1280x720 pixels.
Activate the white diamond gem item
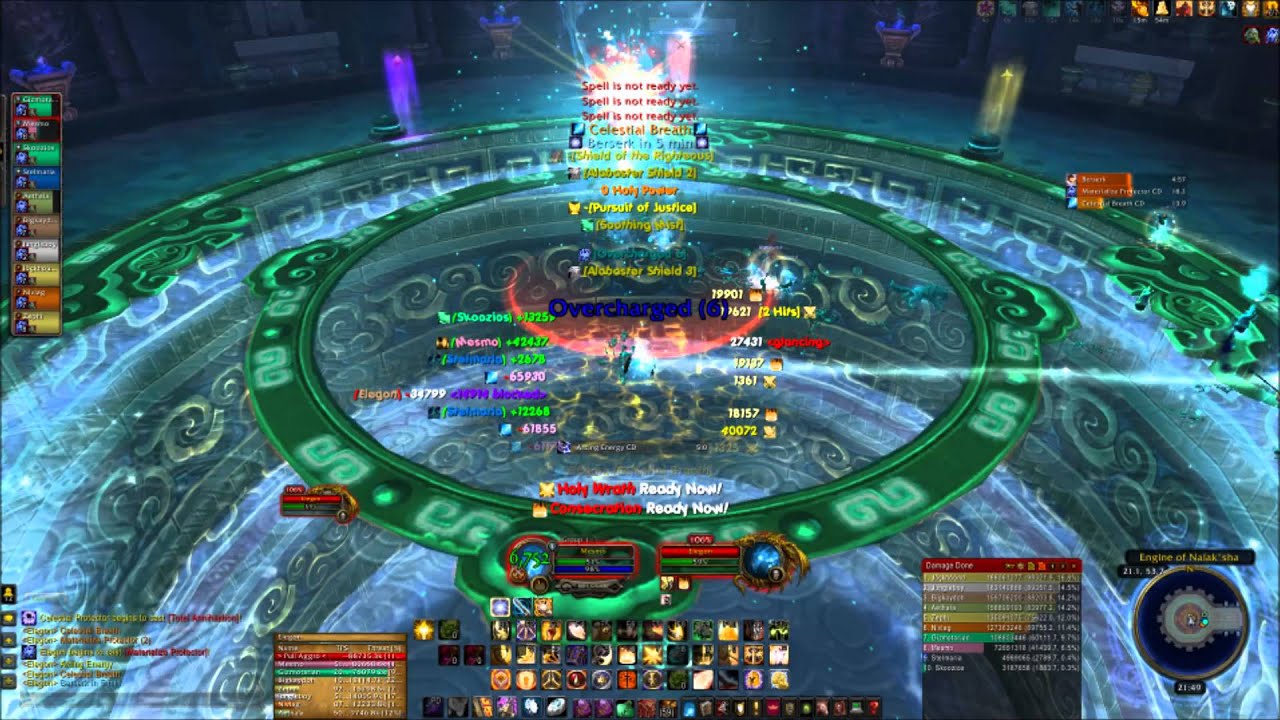click(x=557, y=706)
